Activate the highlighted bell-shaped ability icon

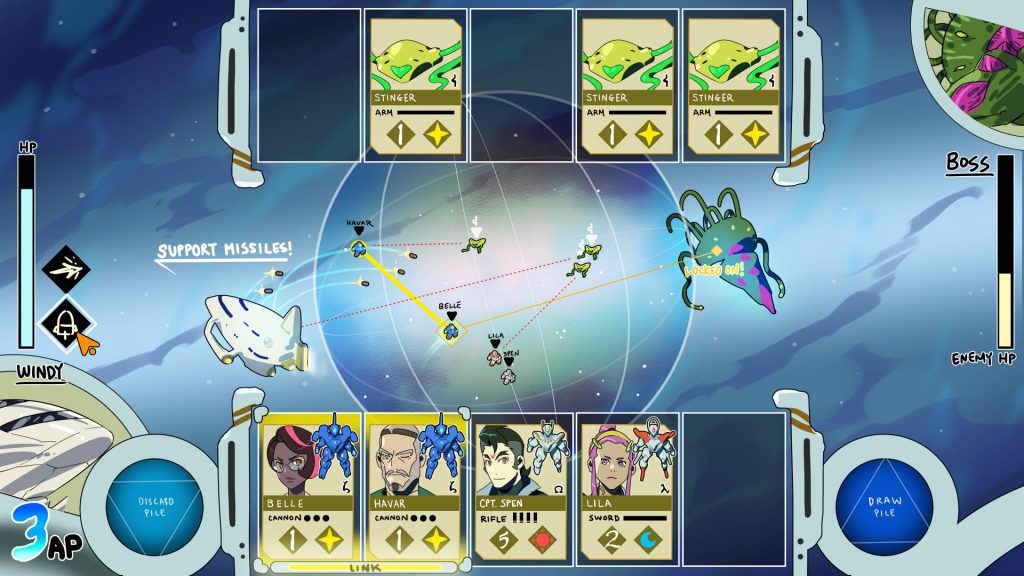(66, 322)
